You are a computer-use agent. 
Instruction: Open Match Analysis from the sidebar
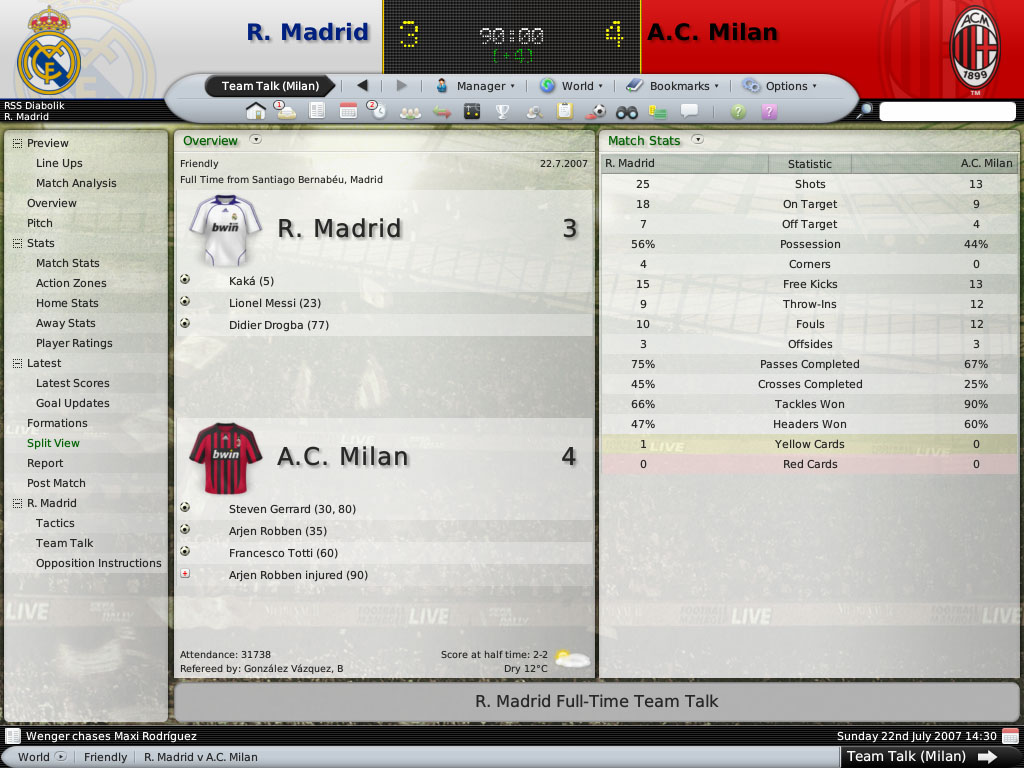coord(76,183)
